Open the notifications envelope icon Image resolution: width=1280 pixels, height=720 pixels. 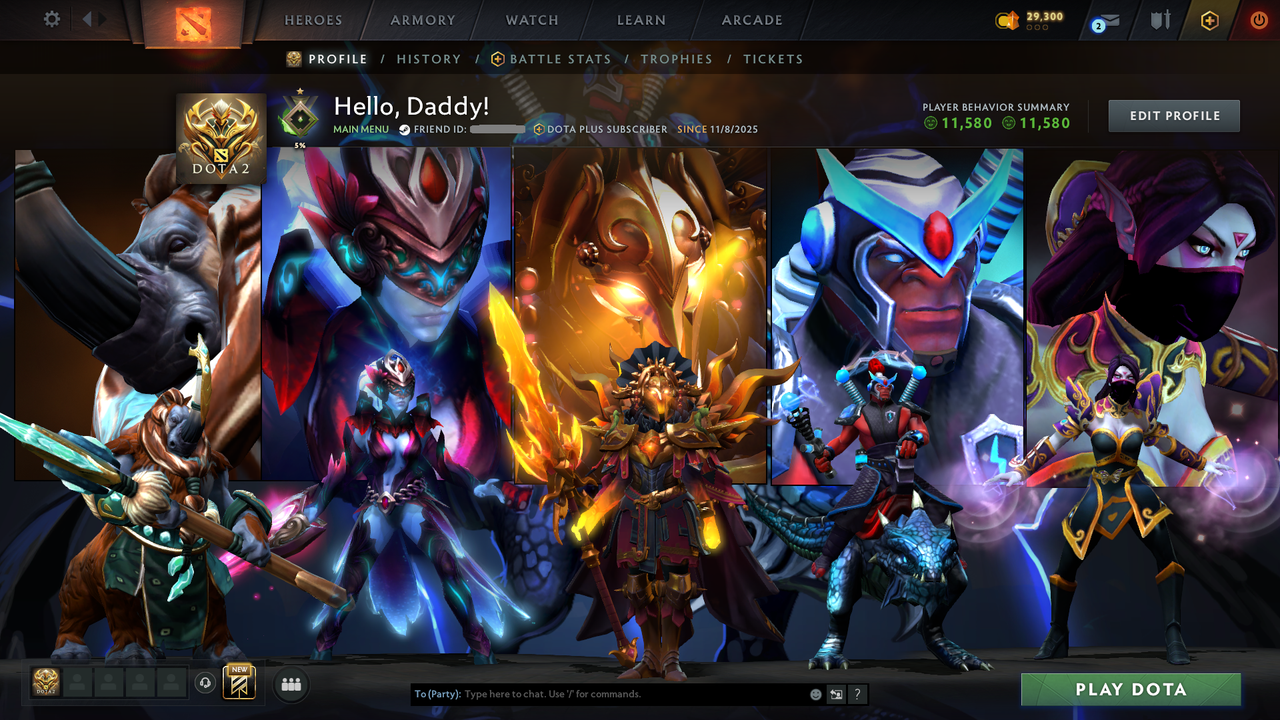pyautogui.click(x=1104, y=20)
